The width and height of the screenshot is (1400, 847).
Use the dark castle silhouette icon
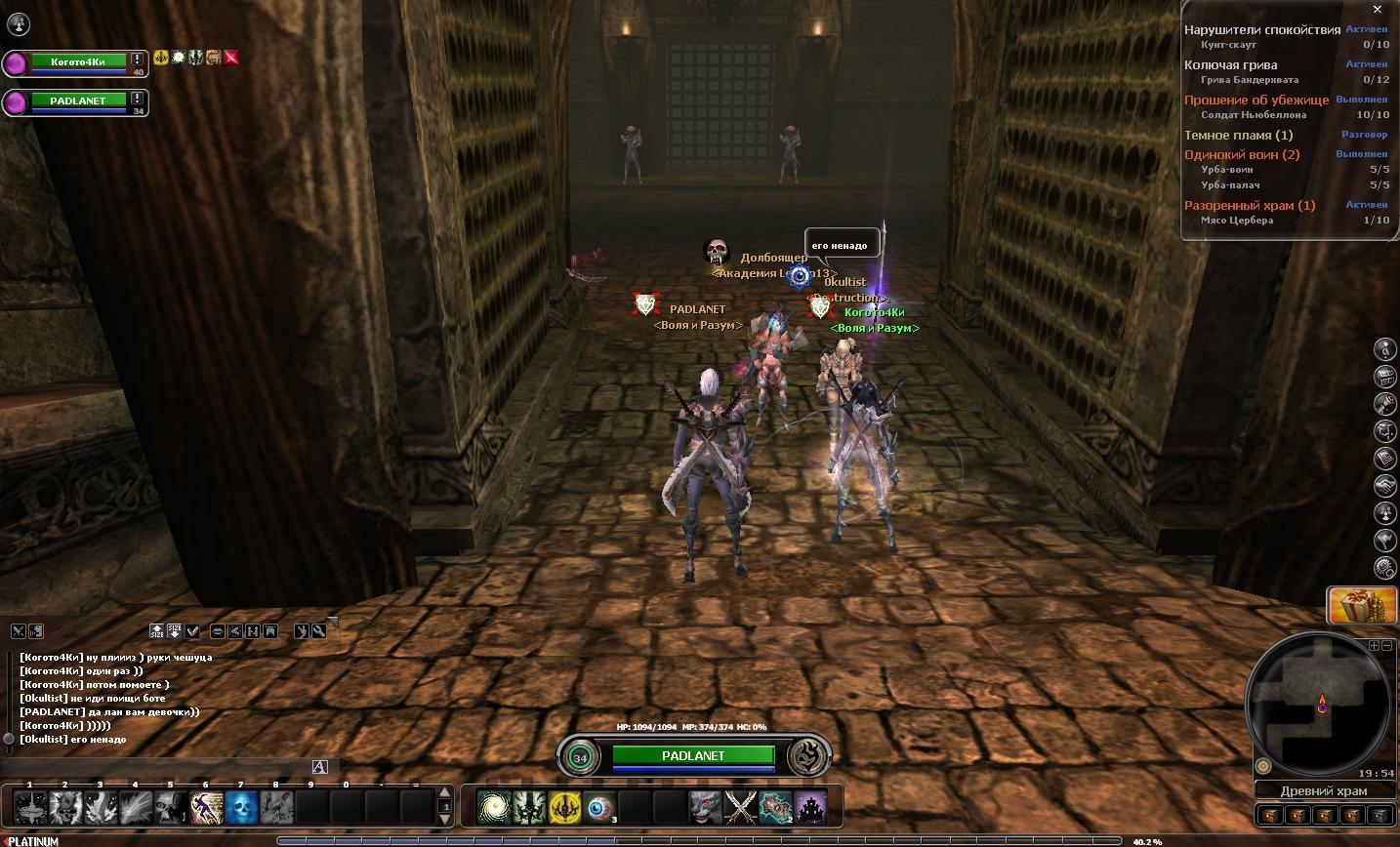point(811,808)
